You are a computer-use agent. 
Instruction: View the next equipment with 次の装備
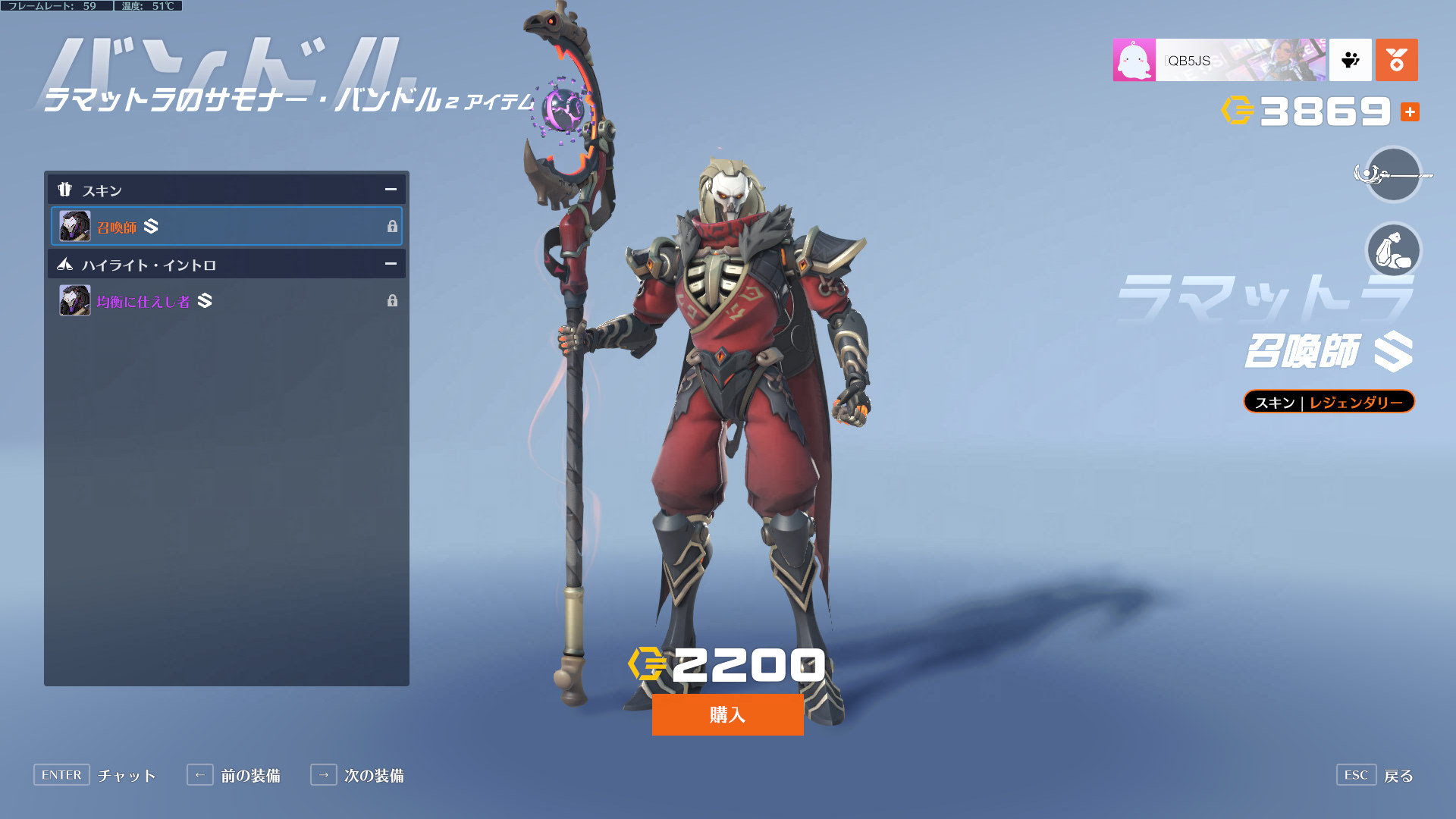pyautogui.click(x=357, y=775)
